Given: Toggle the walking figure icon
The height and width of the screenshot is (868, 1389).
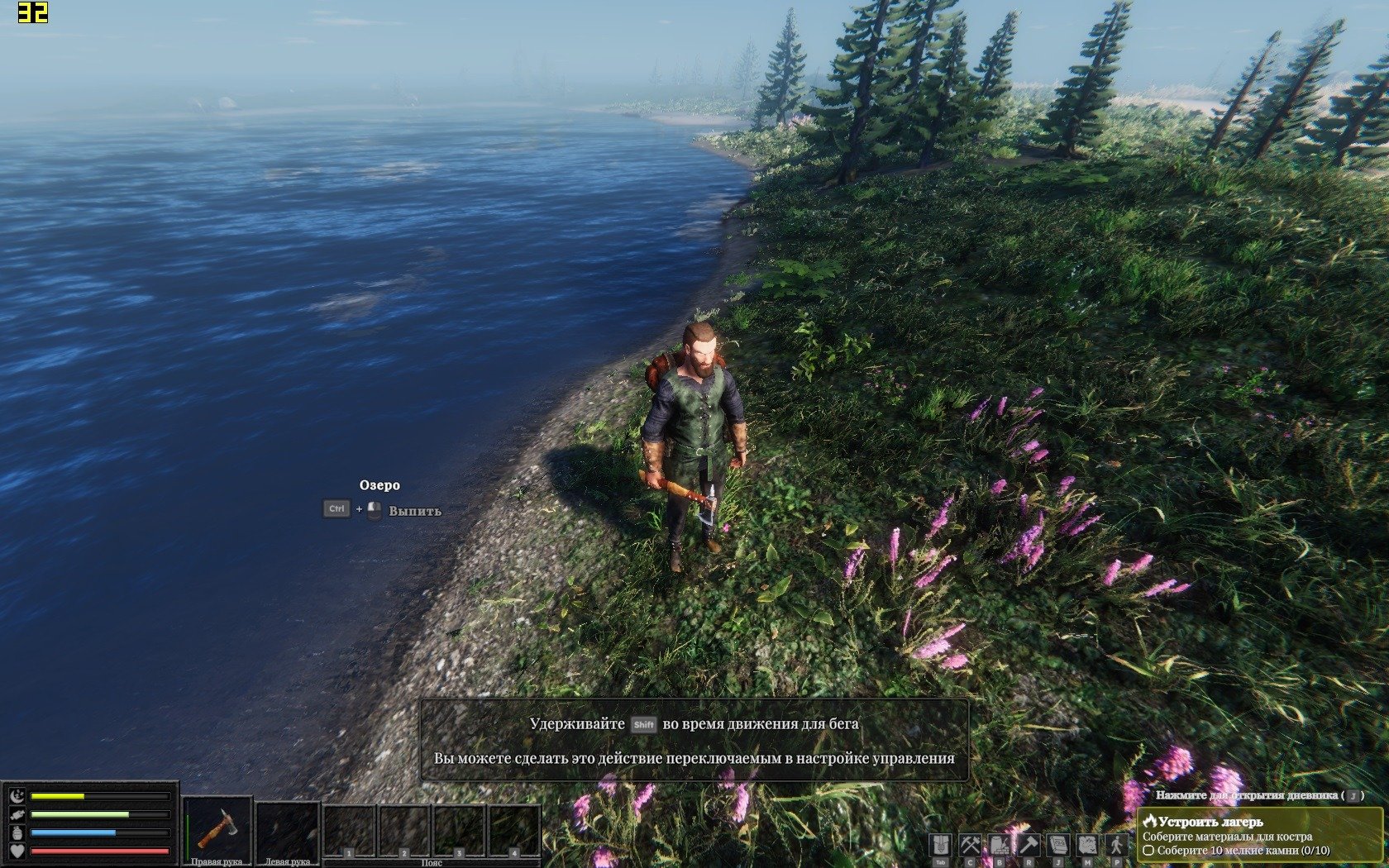Looking at the screenshot, I should pos(1117,845).
